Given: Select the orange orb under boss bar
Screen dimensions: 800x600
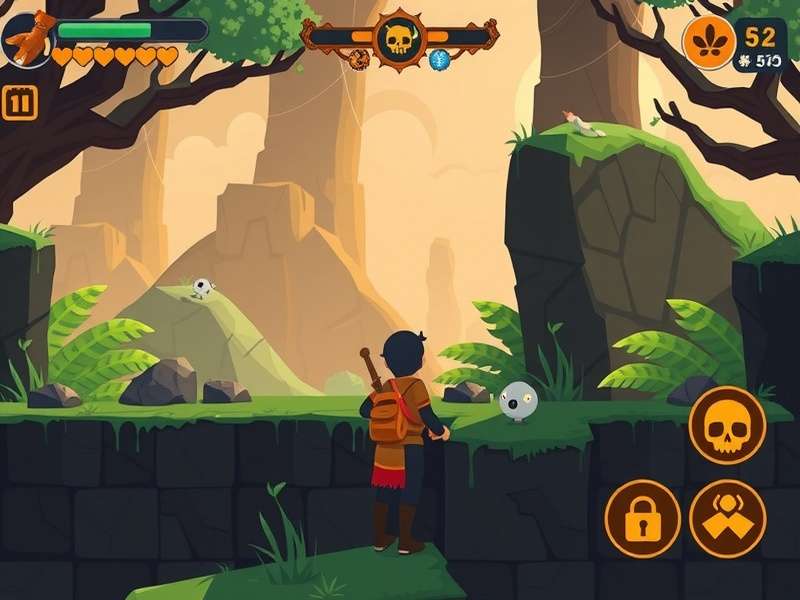Looking at the screenshot, I should pyautogui.click(x=360, y=60).
